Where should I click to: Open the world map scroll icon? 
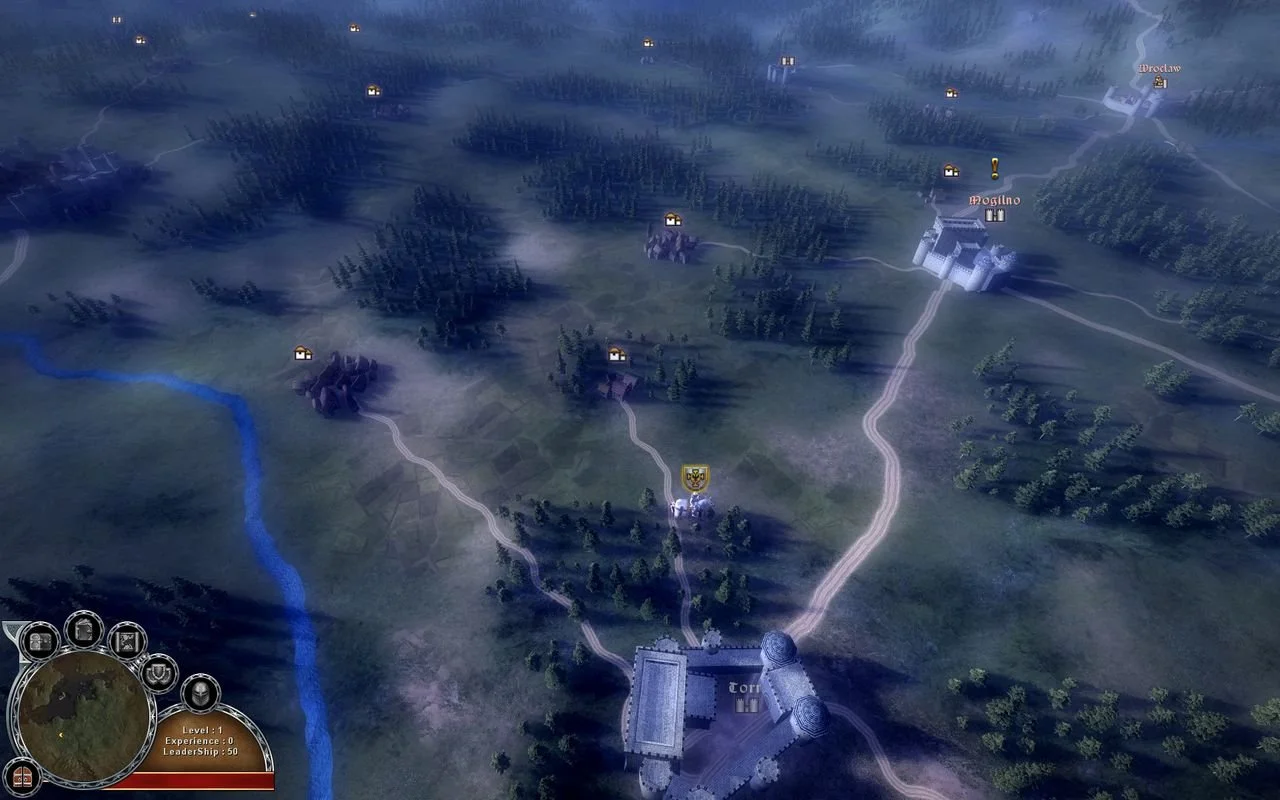(x=126, y=640)
